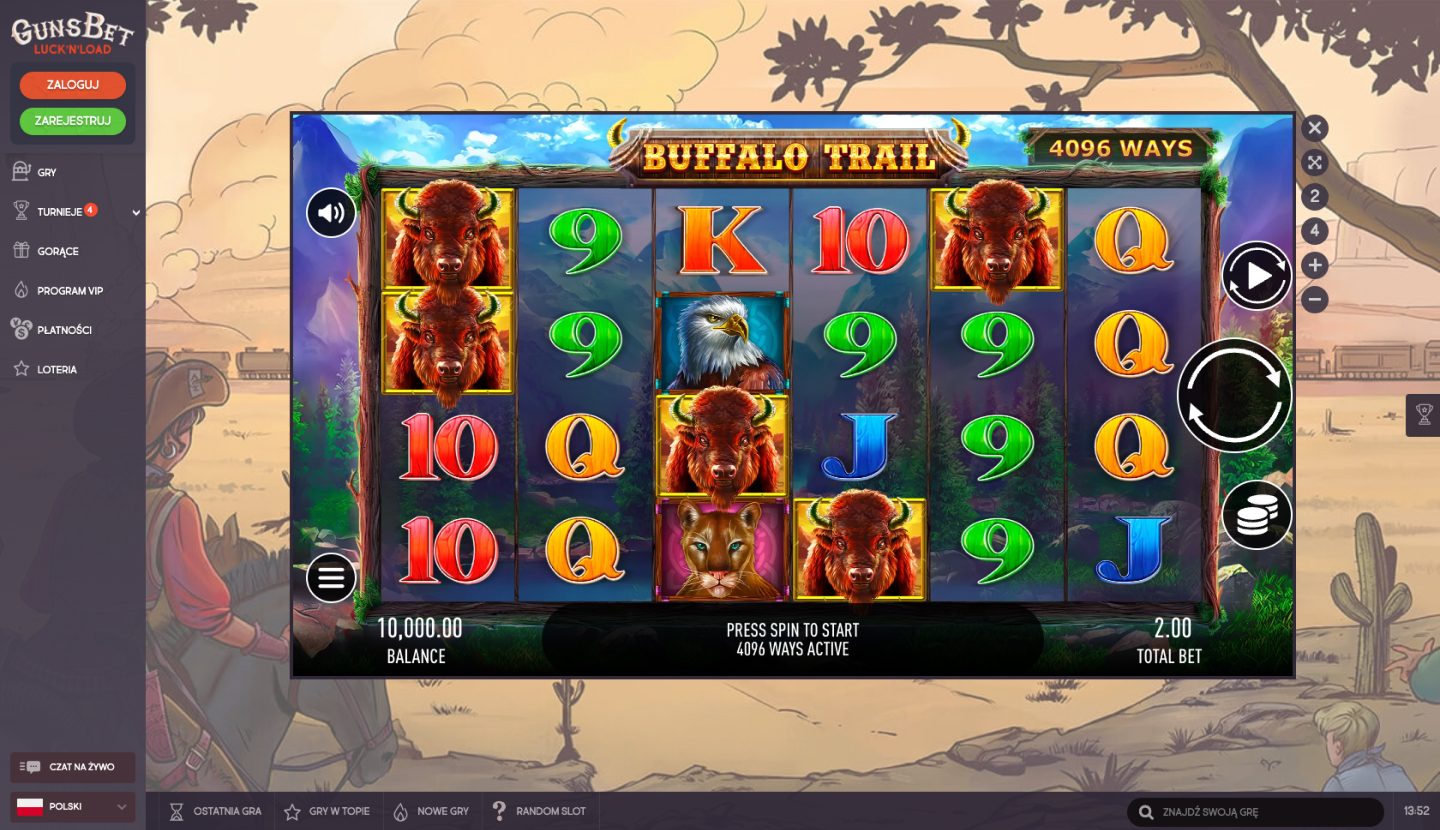Viewport: 1440px width, 830px height.
Task: Expand the TURNIEJE section chevron
Action: pos(136,211)
